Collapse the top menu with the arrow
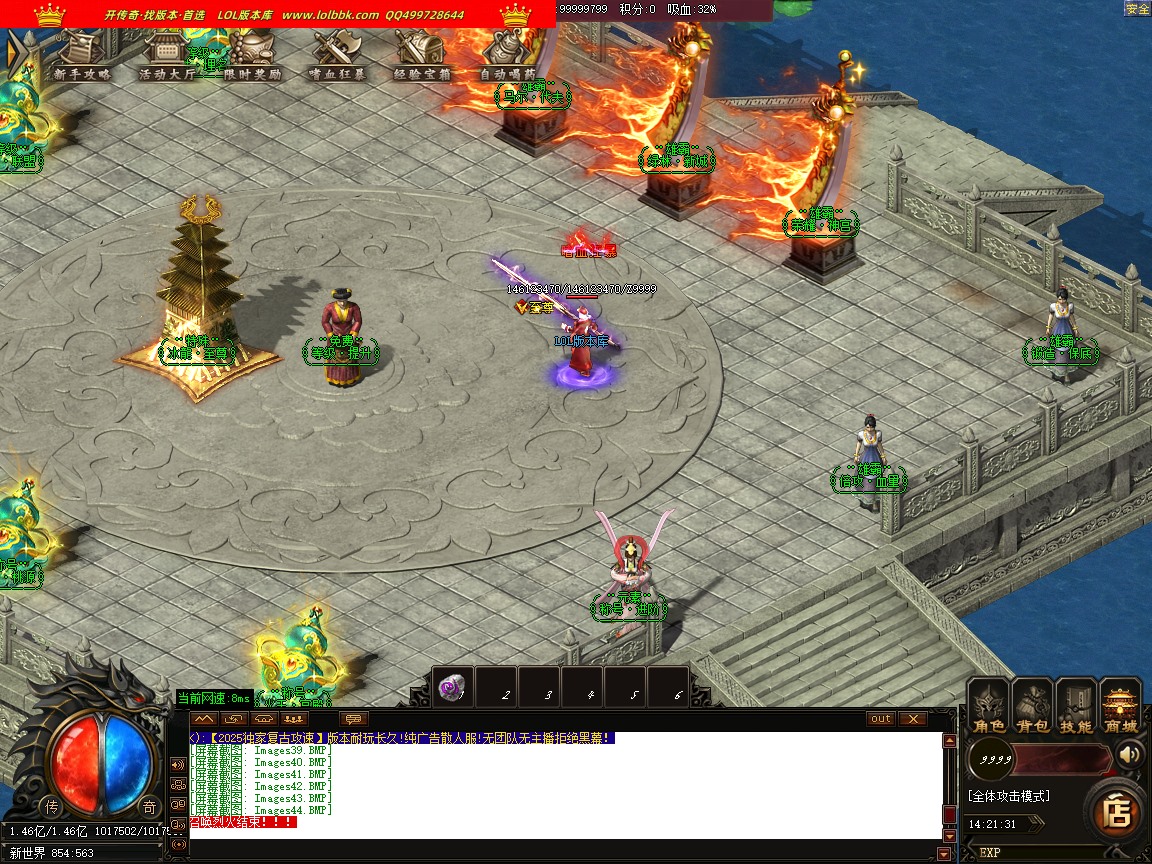Screen dimensions: 1152x864 (14, 54)
